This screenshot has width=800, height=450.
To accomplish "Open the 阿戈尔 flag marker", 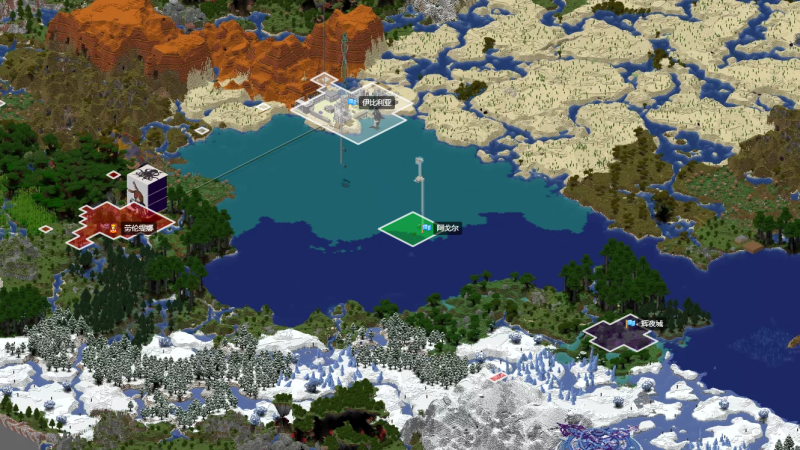I will [x=428, y=229].
